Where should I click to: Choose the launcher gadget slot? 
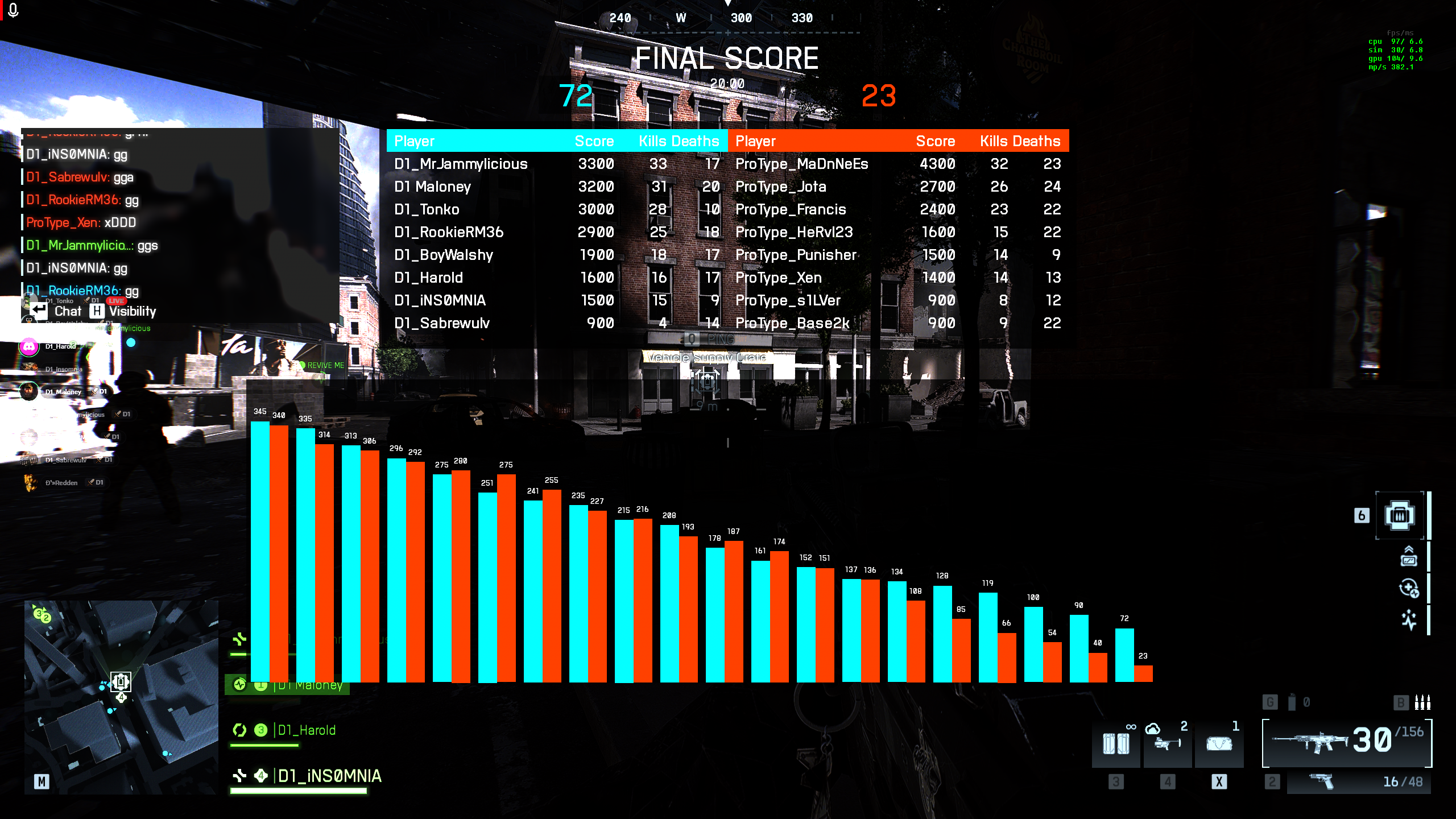(1167, 743)
